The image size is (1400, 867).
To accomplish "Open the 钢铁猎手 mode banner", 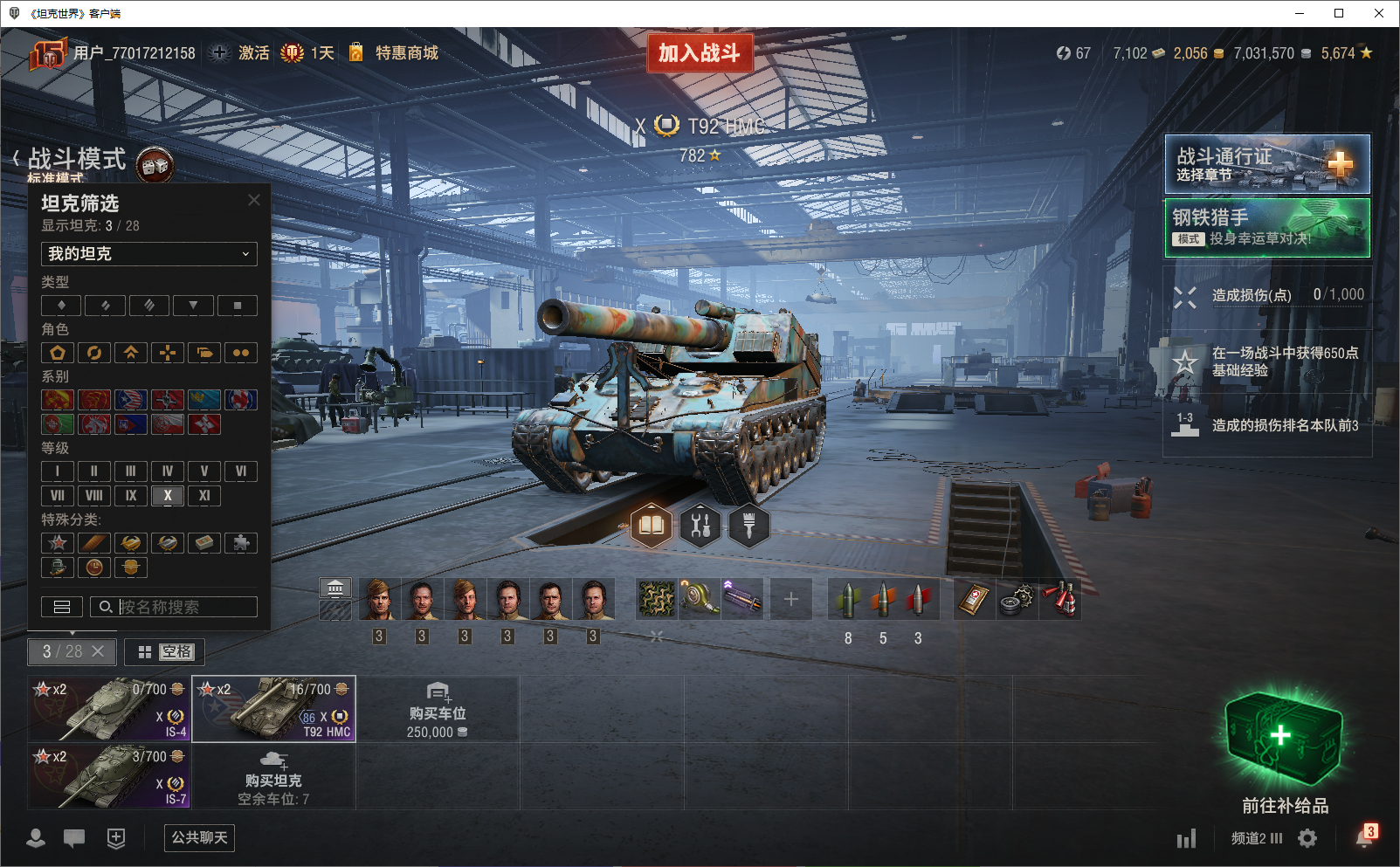I will click(1266, 228).
